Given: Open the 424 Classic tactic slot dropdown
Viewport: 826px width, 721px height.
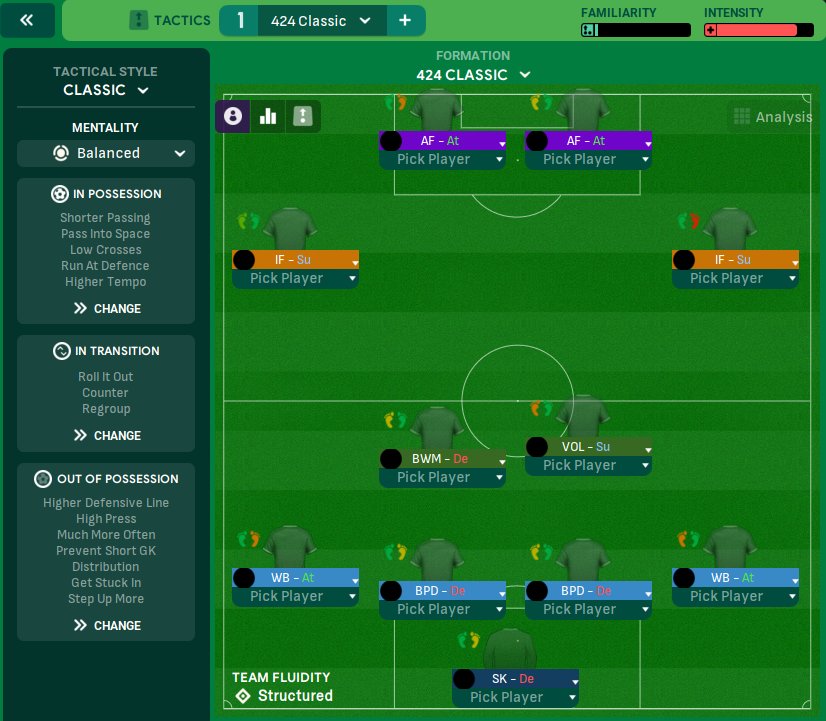Looking at the screenshot, I should click(321, 21).
